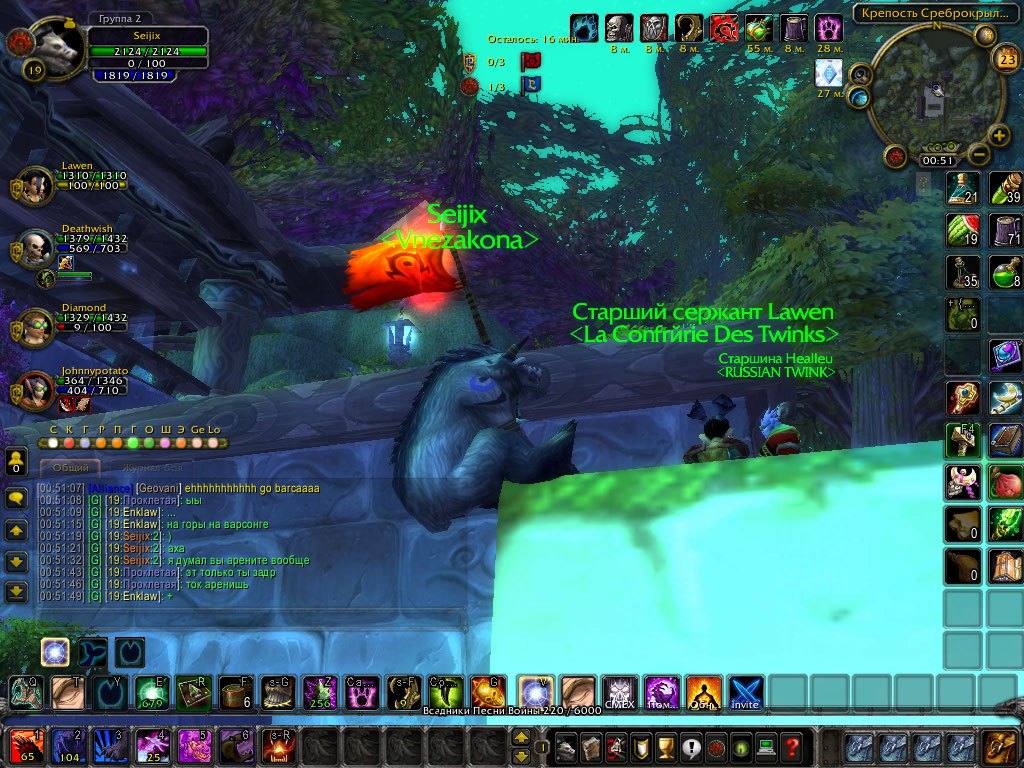Open the red Horde battleground minimap button
Image resolution: width=1024 pixels, height=768 pixels.
coord(896,157)
